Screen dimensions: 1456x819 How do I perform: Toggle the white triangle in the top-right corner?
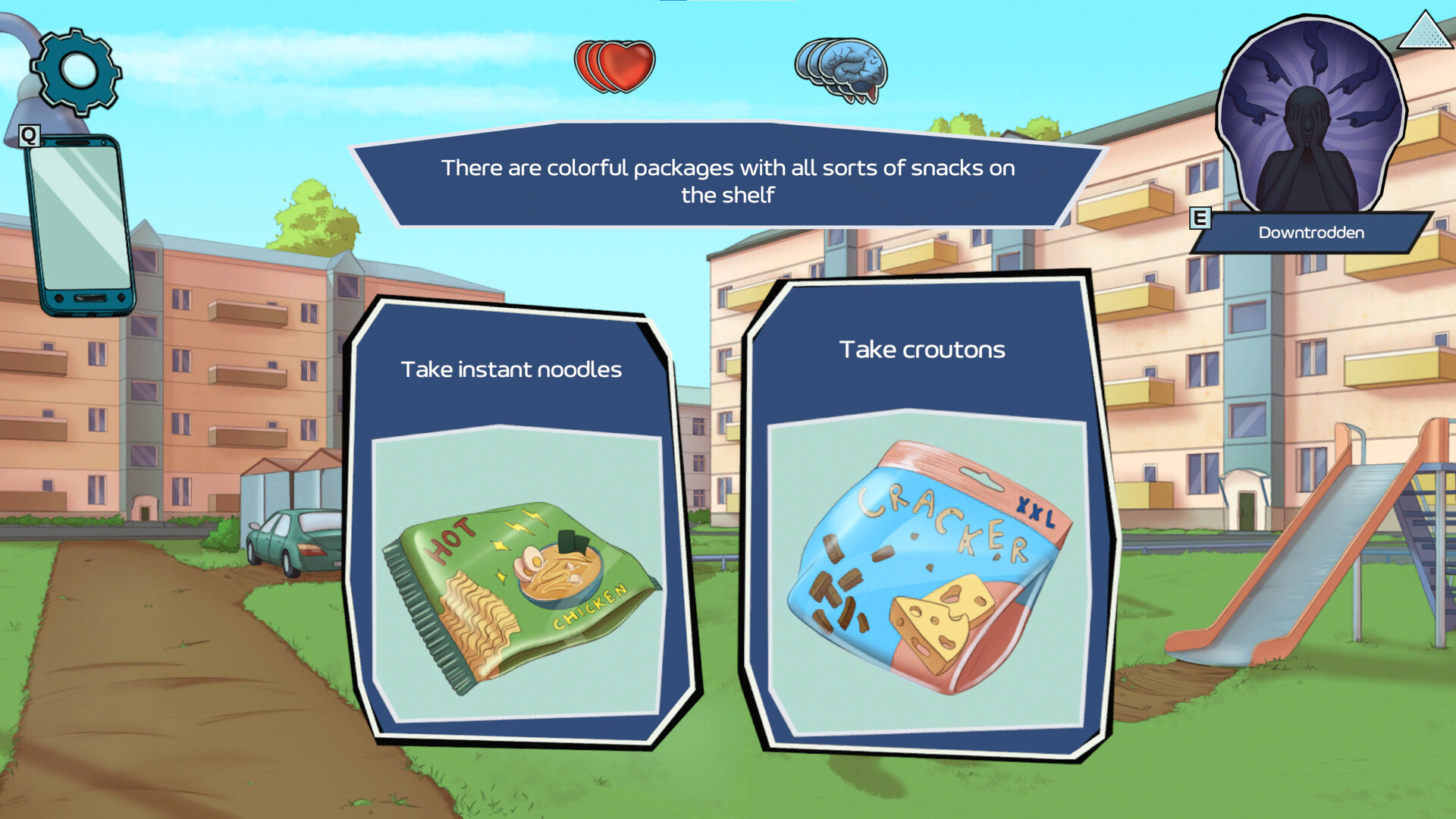(x=1424, y=34)
